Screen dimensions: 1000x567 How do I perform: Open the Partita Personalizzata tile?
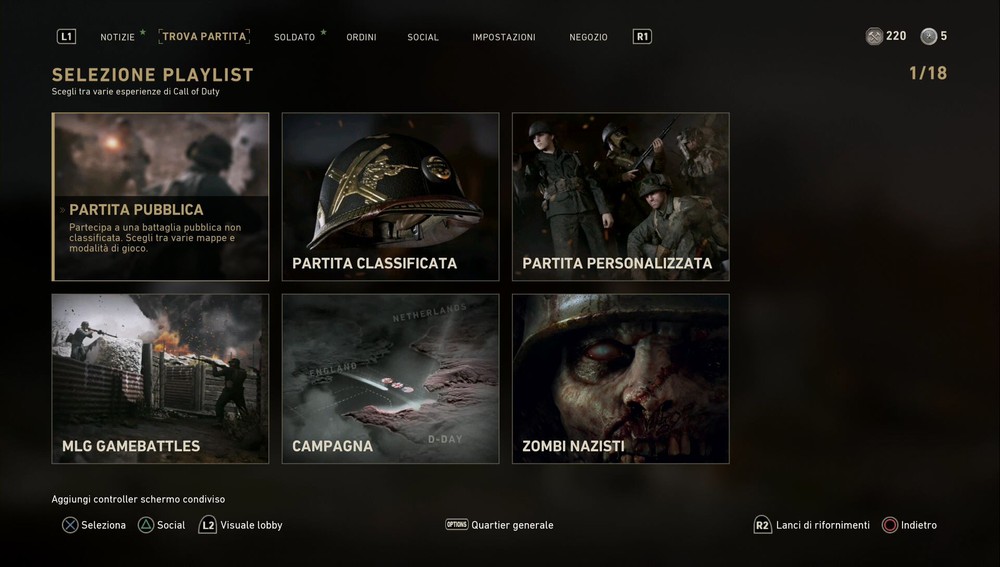click(621, 197)
